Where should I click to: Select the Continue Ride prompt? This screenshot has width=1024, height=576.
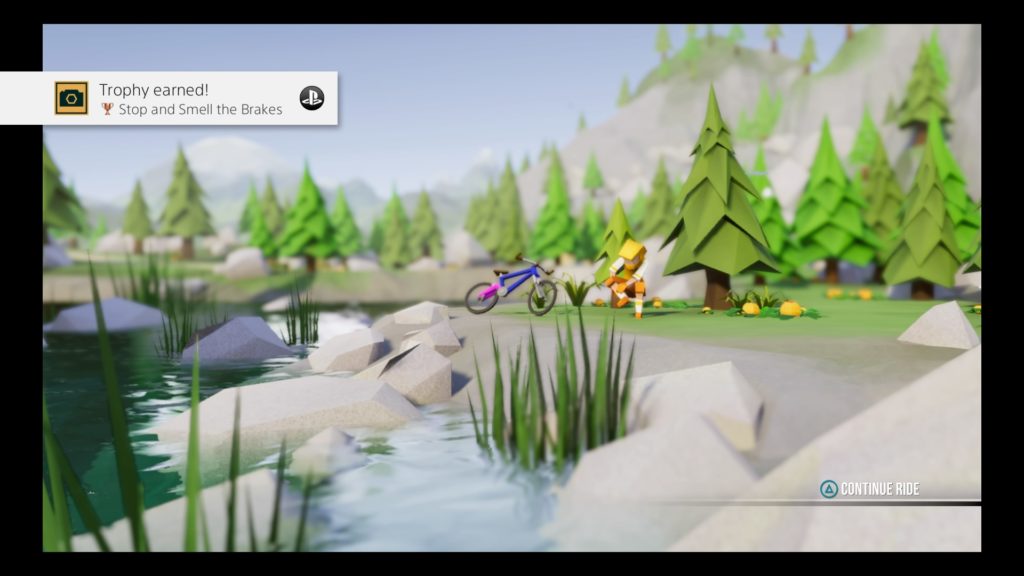pos(869,489)
